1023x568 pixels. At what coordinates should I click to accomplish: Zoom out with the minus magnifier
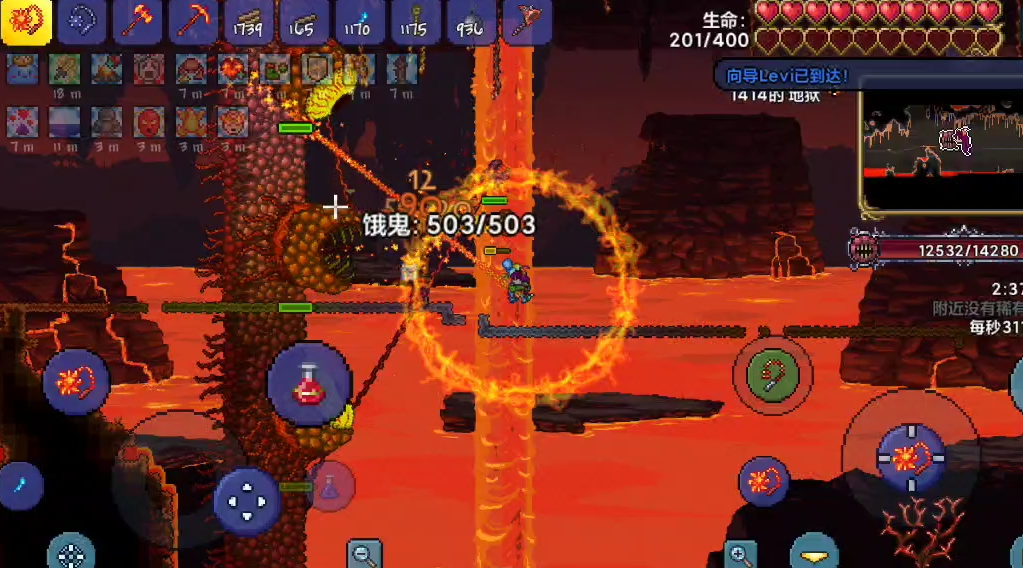[x=365, y=553]
